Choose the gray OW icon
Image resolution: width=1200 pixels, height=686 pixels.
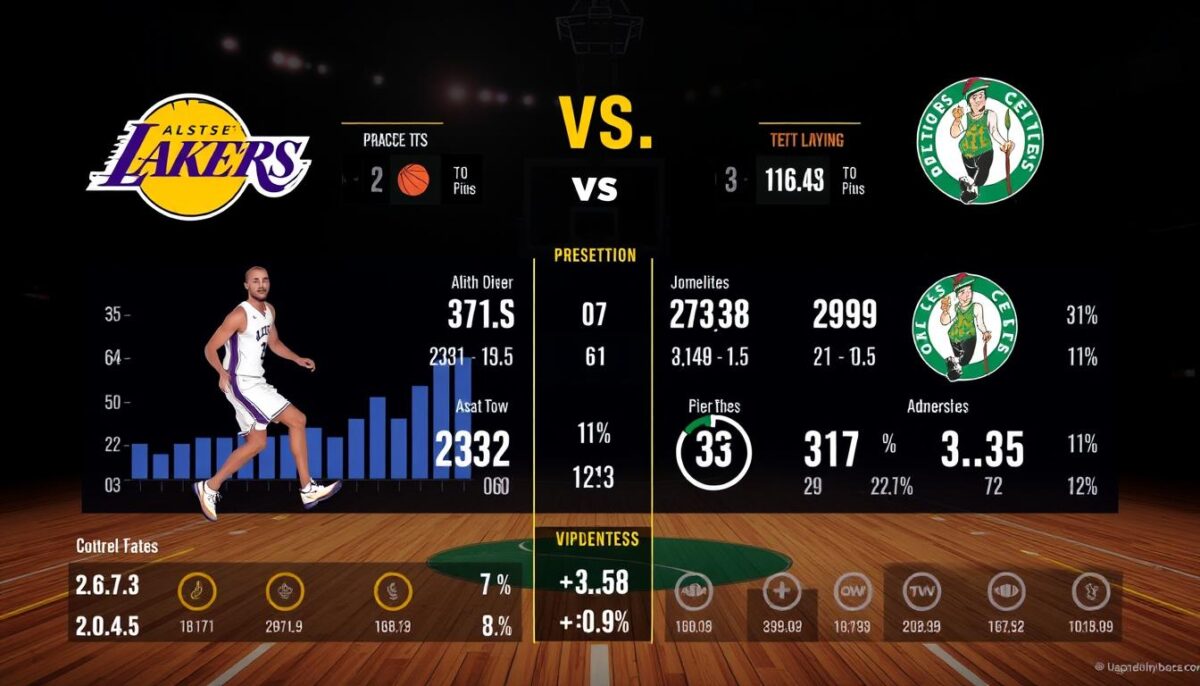pos(851,593)
